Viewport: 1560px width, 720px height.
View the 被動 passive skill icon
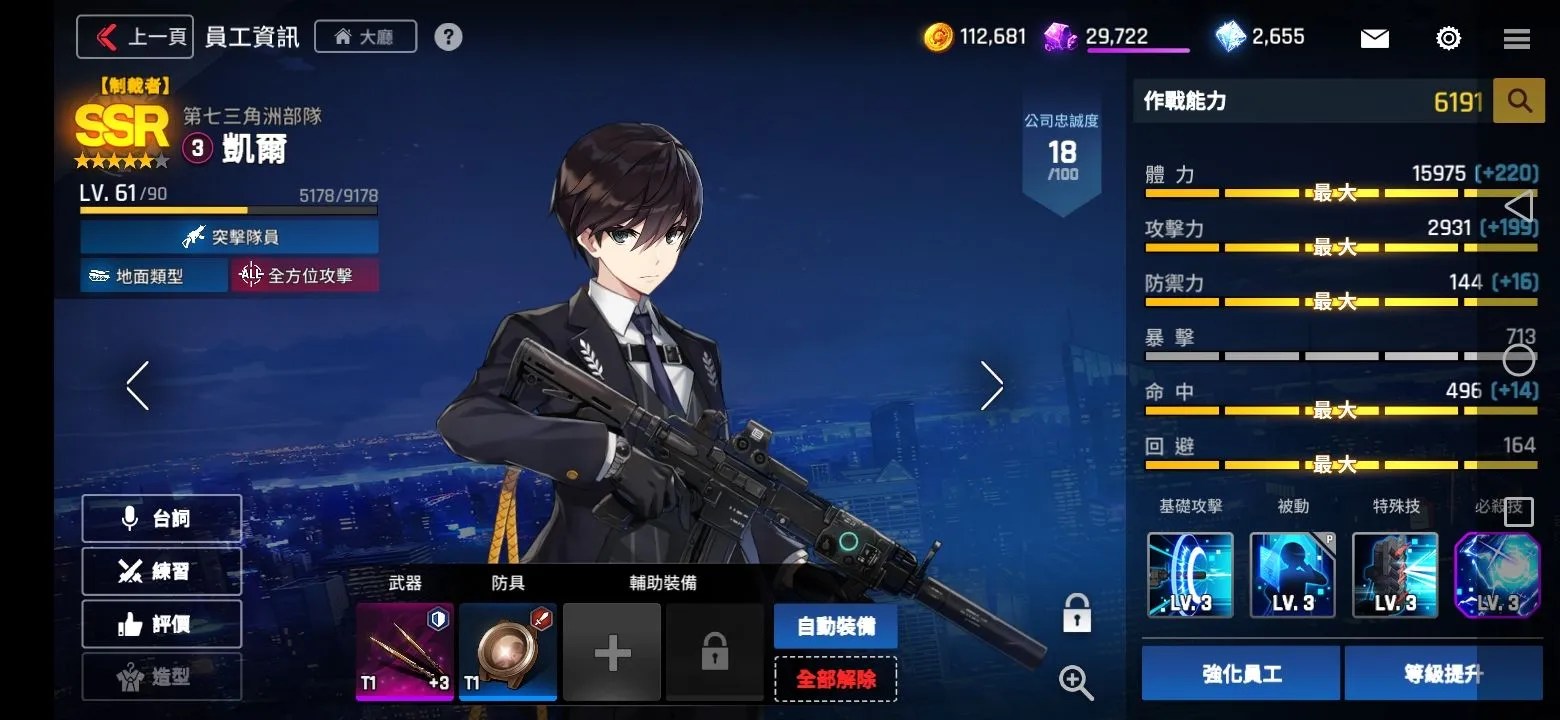[1292, 575]
